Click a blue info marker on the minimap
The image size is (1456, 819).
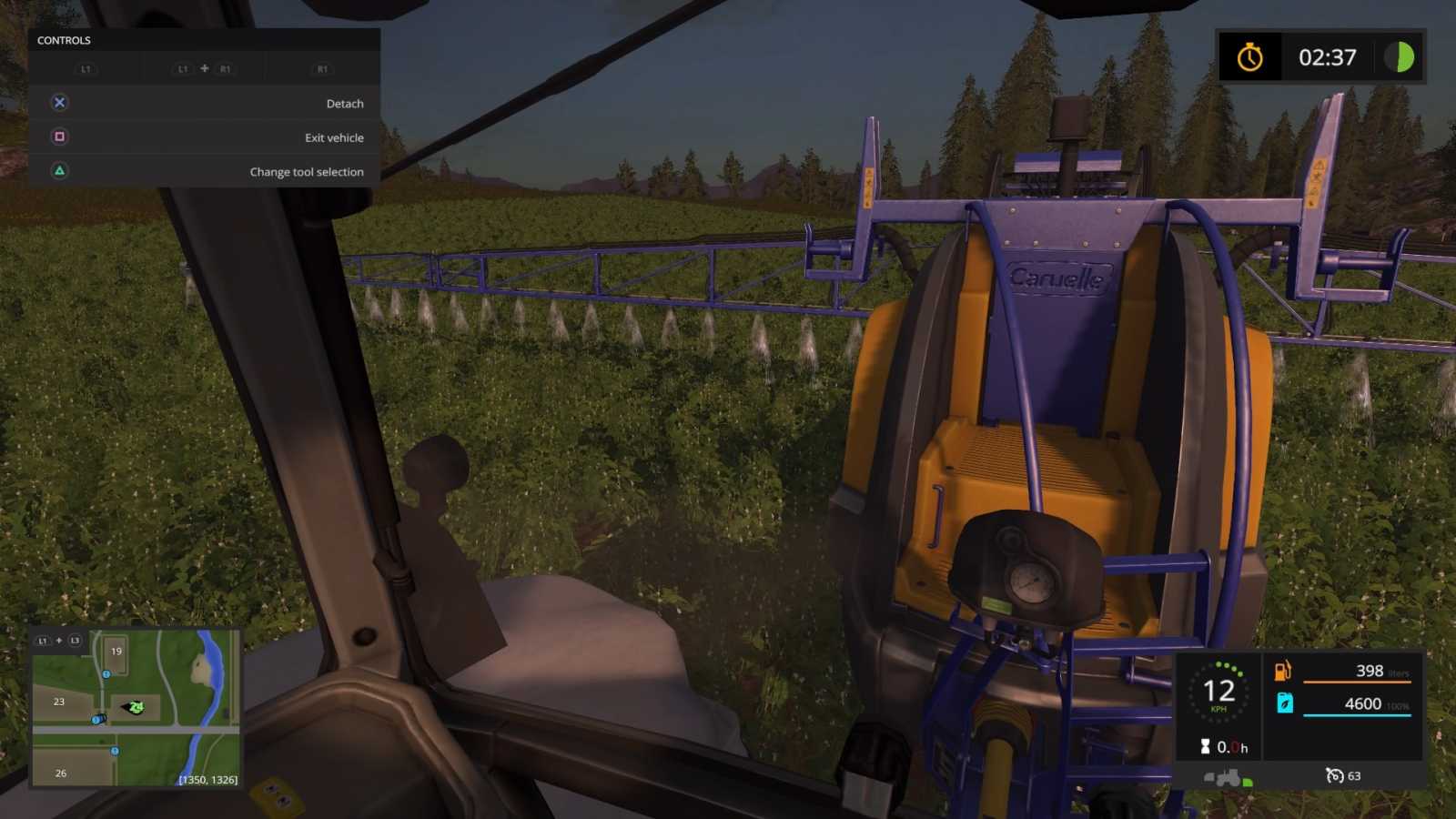[x=106, y=674]
